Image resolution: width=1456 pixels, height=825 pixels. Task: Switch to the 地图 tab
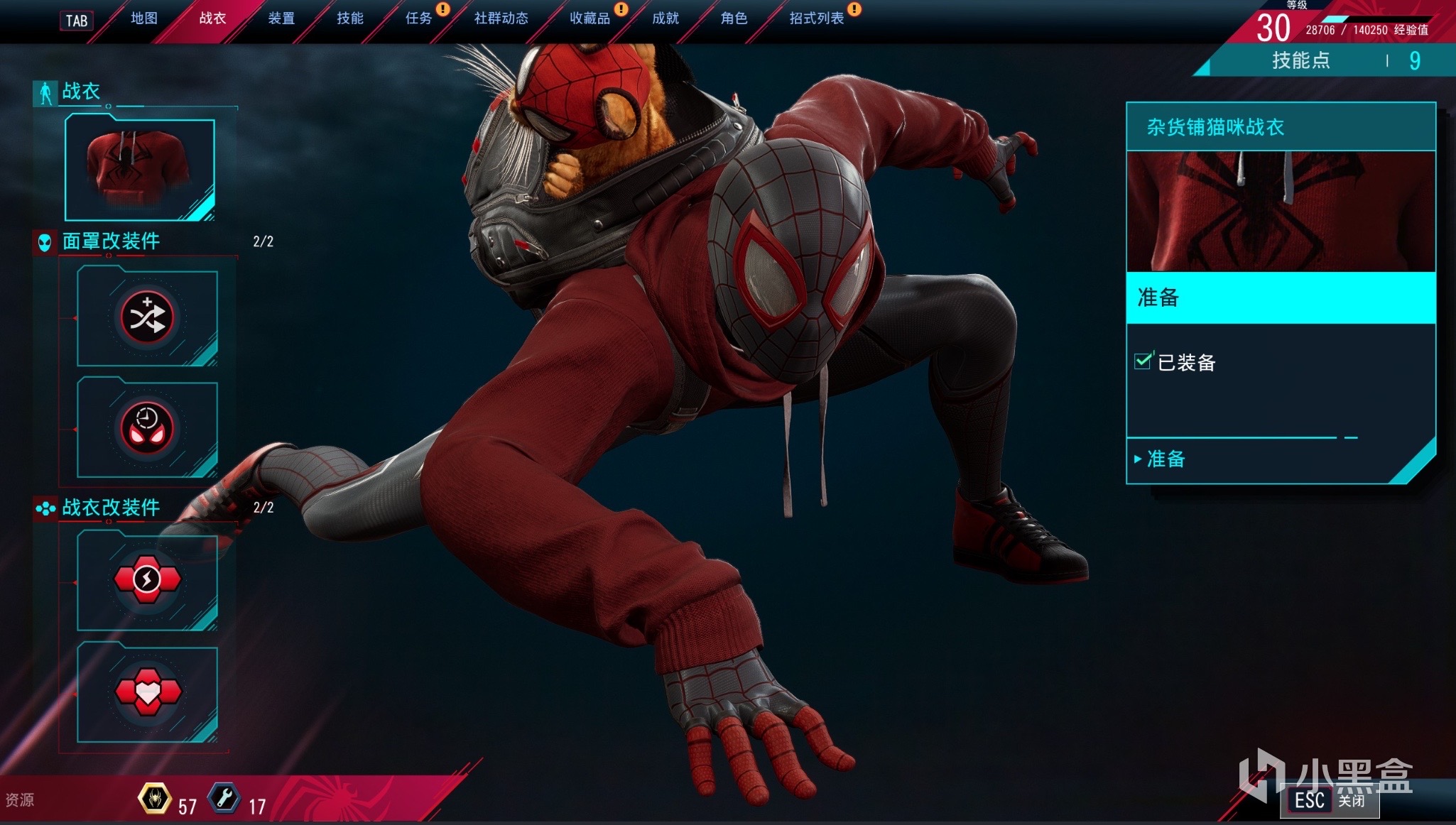click(144, 18)
